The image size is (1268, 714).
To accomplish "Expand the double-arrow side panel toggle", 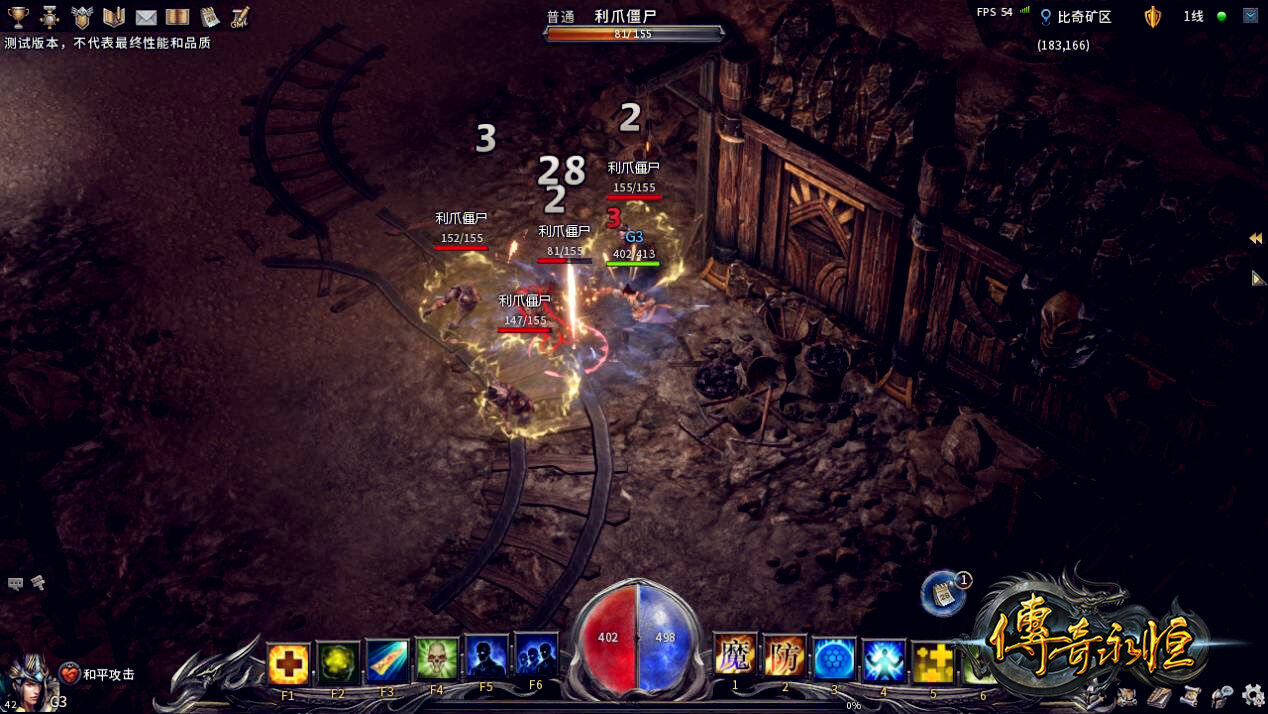I will pos(1255,238).
